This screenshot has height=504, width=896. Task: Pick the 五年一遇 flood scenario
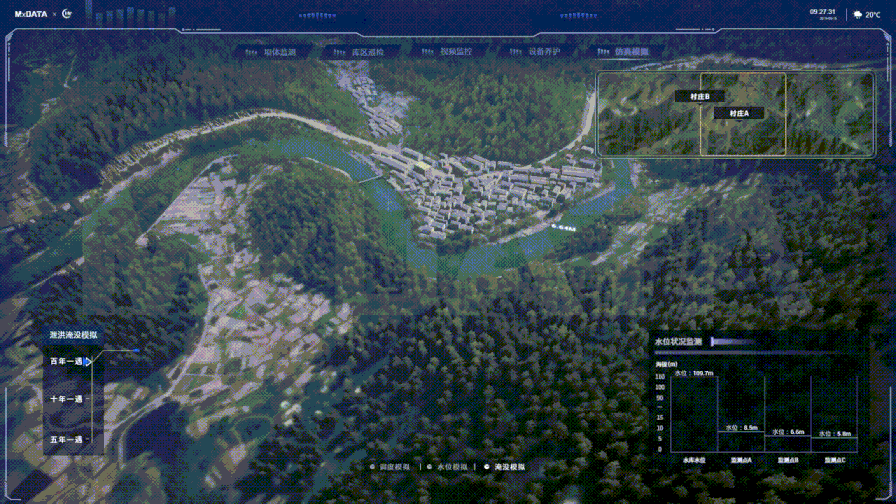coord(67,439)
